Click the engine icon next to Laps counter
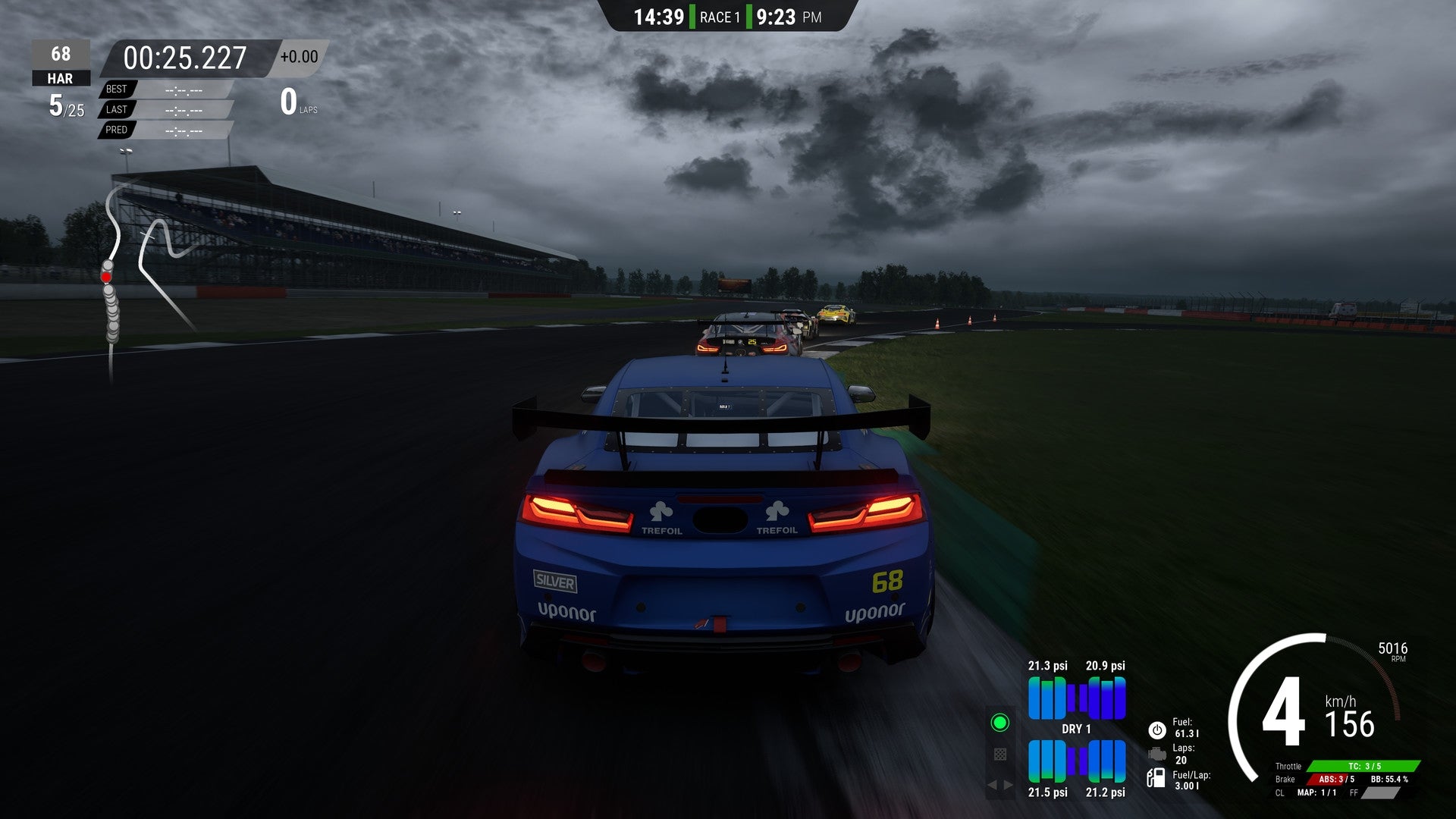Viewport: 1456px width, 819px height. 1156,754
